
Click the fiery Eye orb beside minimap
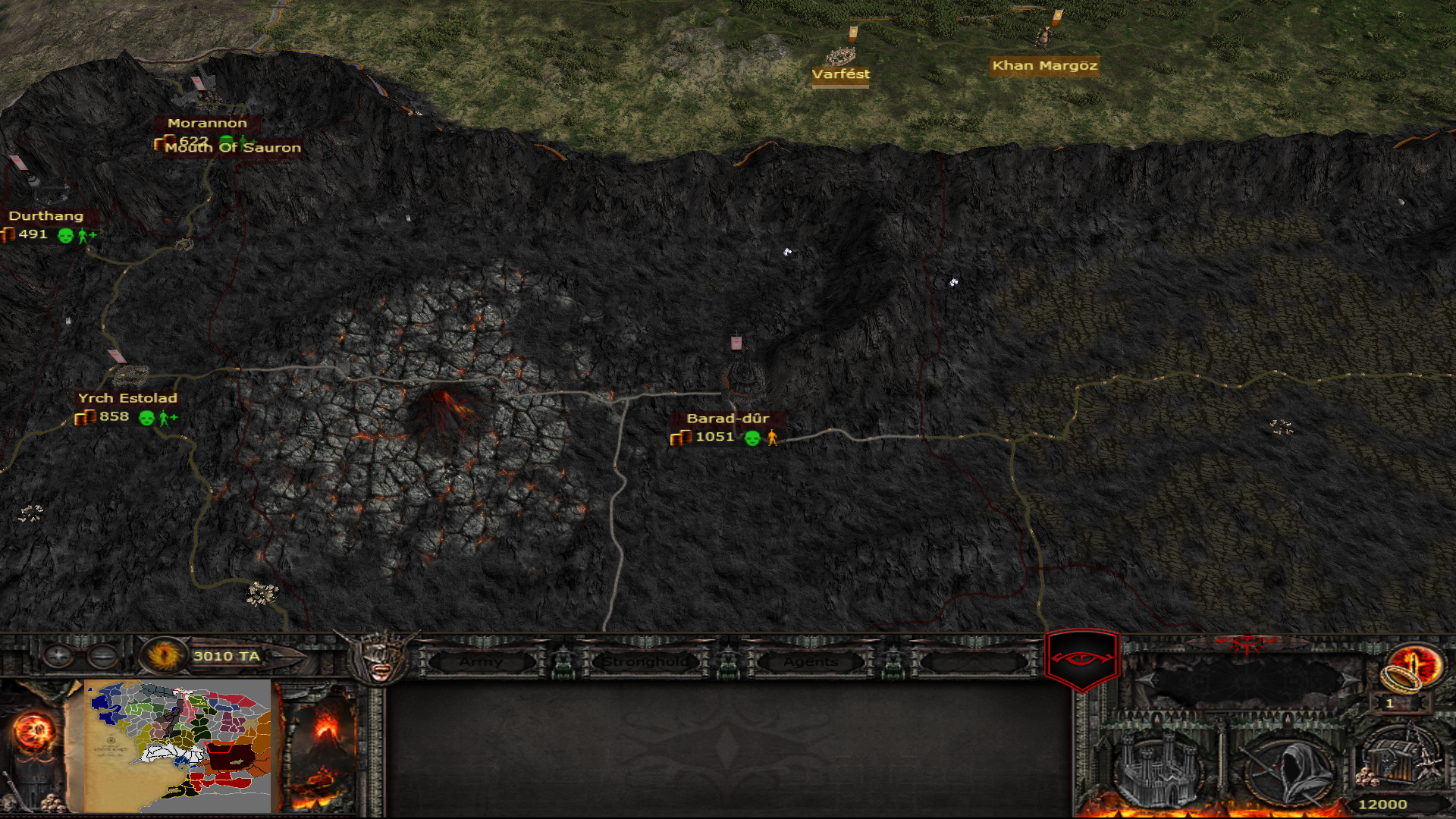[33, 732]
